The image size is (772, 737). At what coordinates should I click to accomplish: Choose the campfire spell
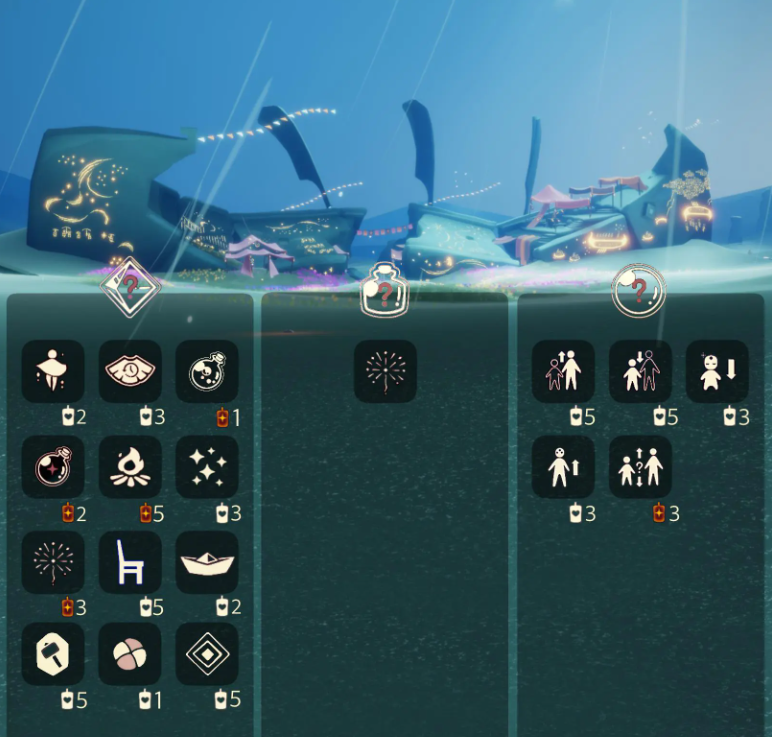coord(130,466)
